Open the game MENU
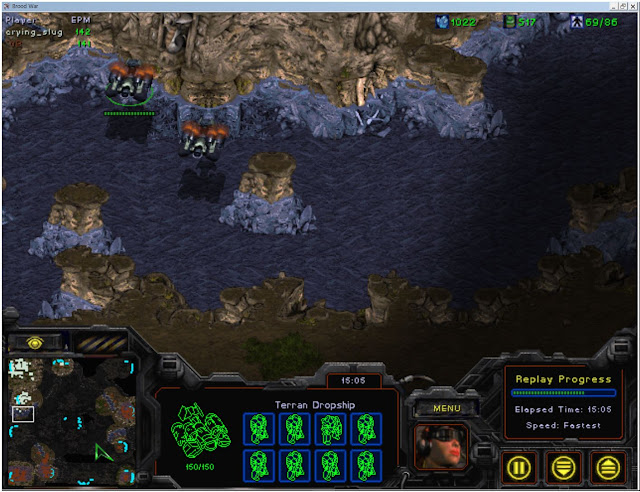The height and width of the screenshot is (492, 640). pos(447,408)
